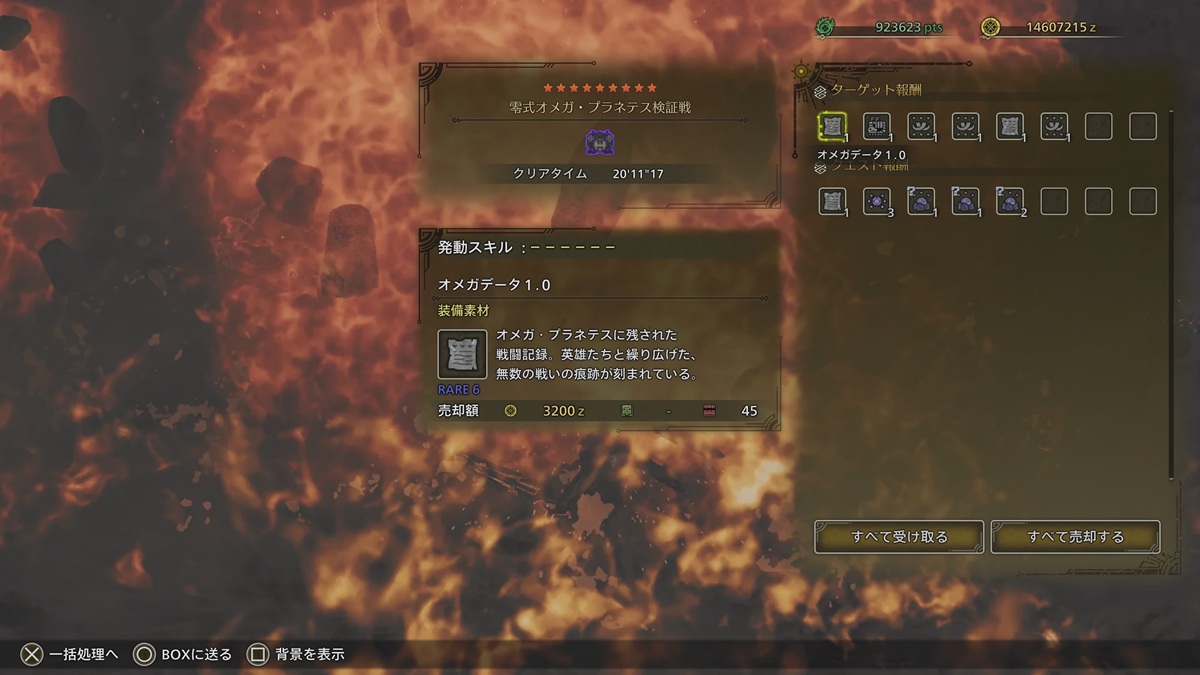
Task: Select the purple orb reward with quantity 3
Action: [x=877, y=201]
